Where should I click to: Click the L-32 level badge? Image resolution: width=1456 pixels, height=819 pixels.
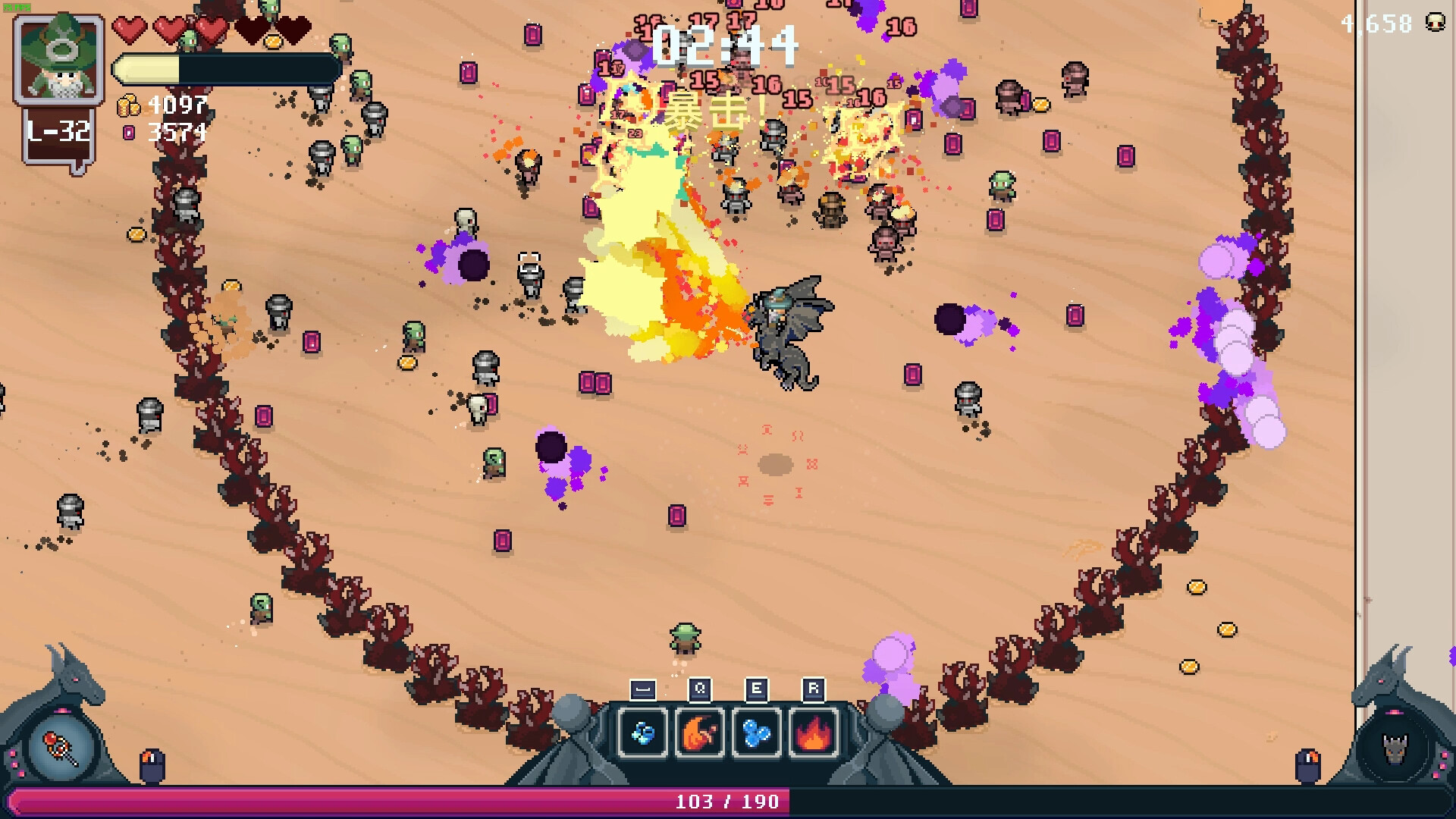click(59, 133)
